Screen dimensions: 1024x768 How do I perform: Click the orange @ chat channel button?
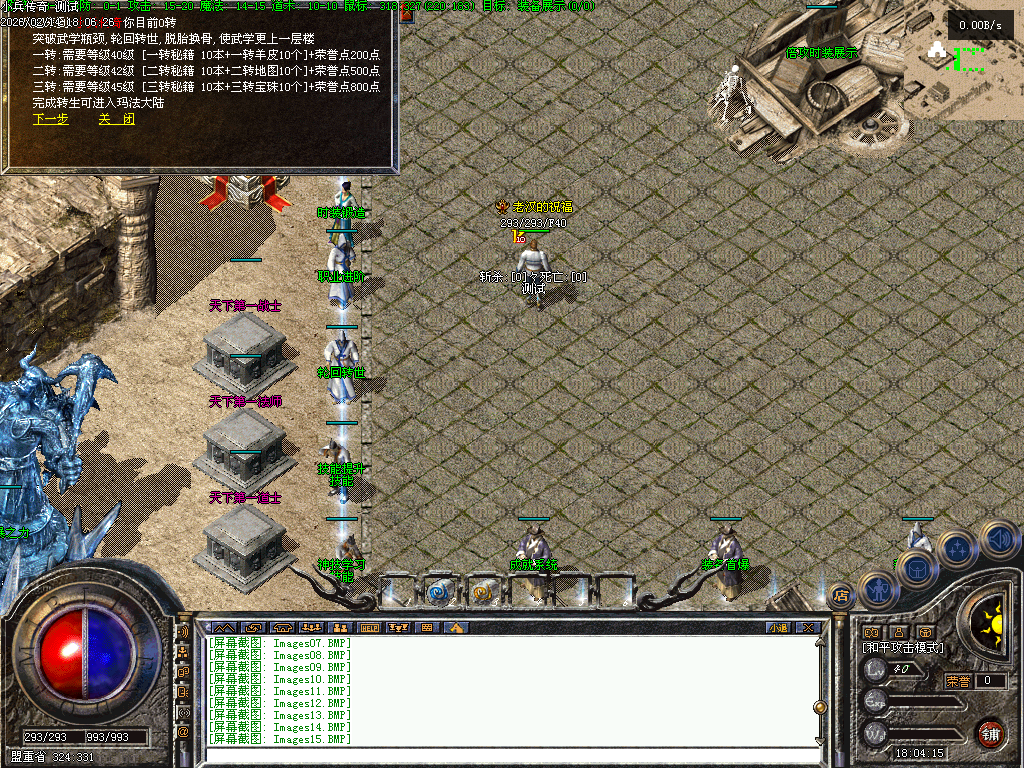183,732
